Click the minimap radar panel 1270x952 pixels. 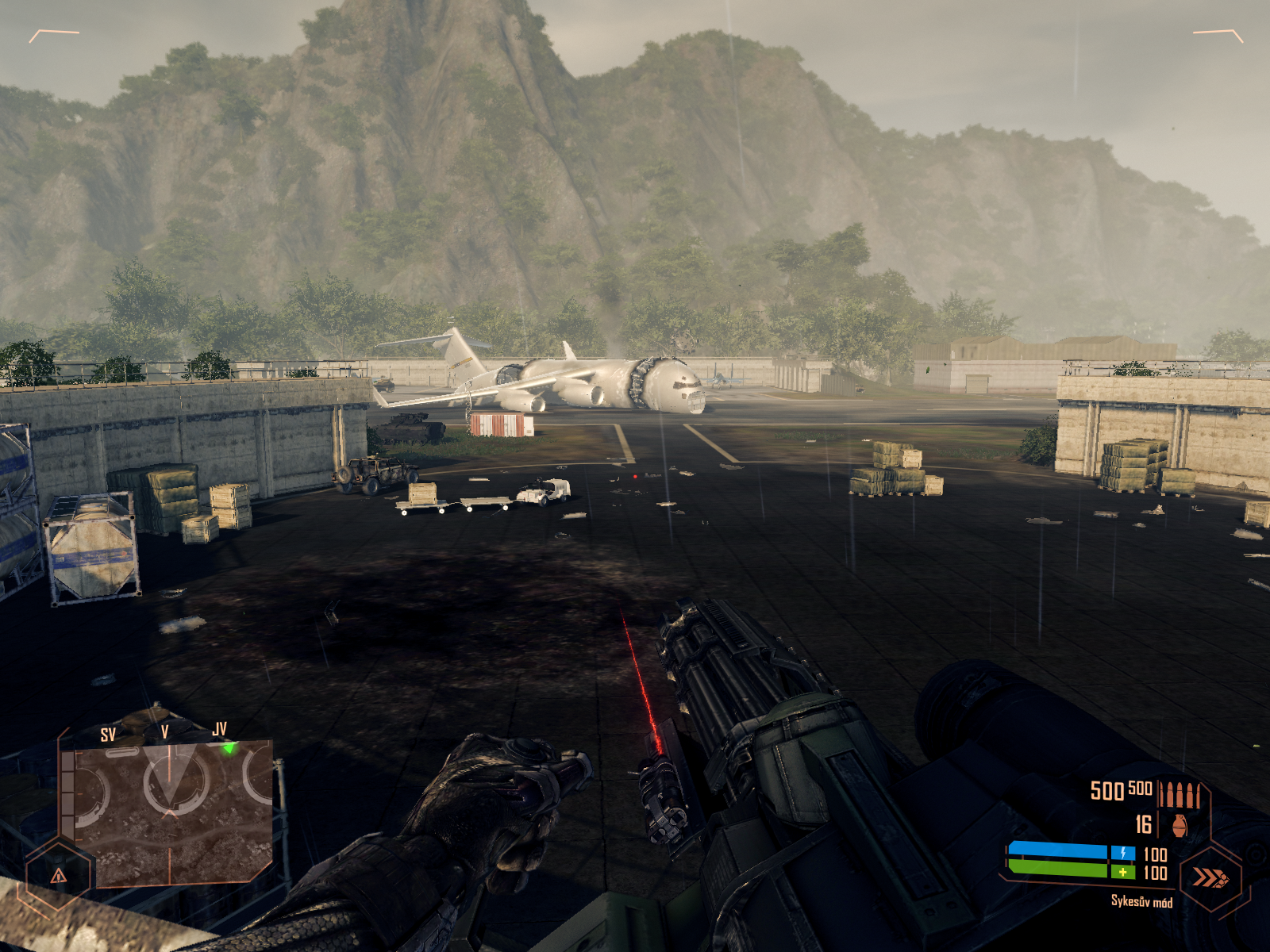(168, 811)
